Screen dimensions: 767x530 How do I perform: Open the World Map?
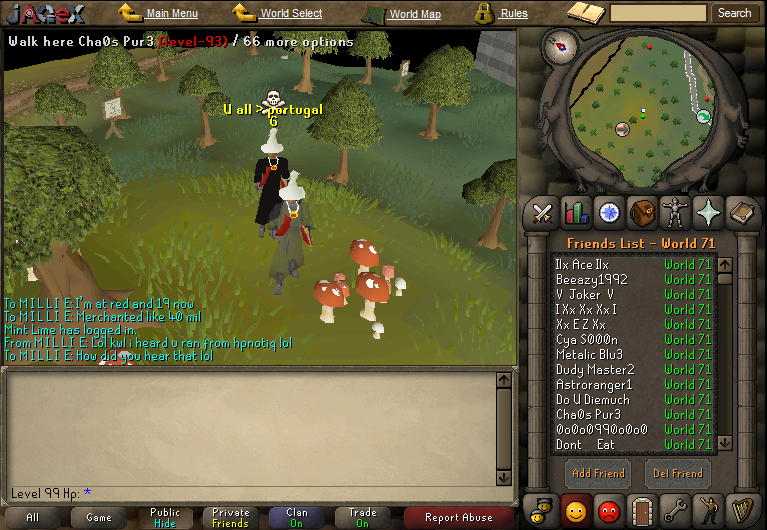click(x=414, y=15)
